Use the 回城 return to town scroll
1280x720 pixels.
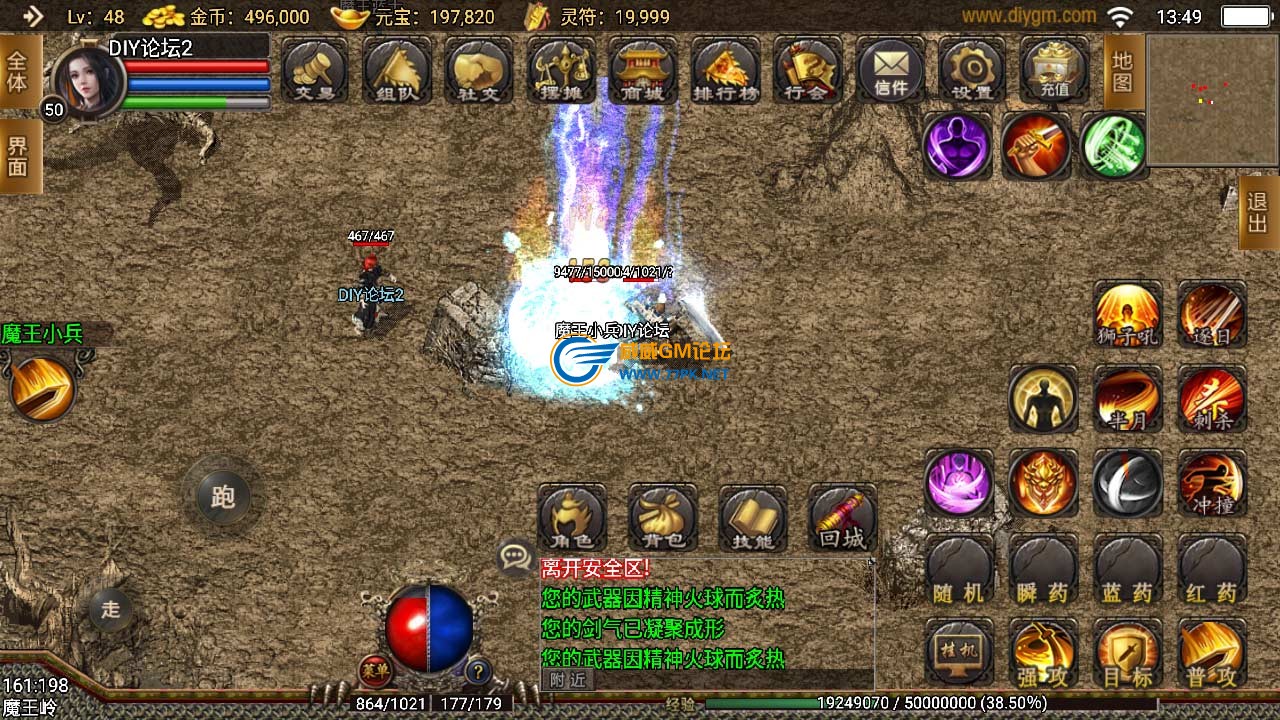[842, 518]
